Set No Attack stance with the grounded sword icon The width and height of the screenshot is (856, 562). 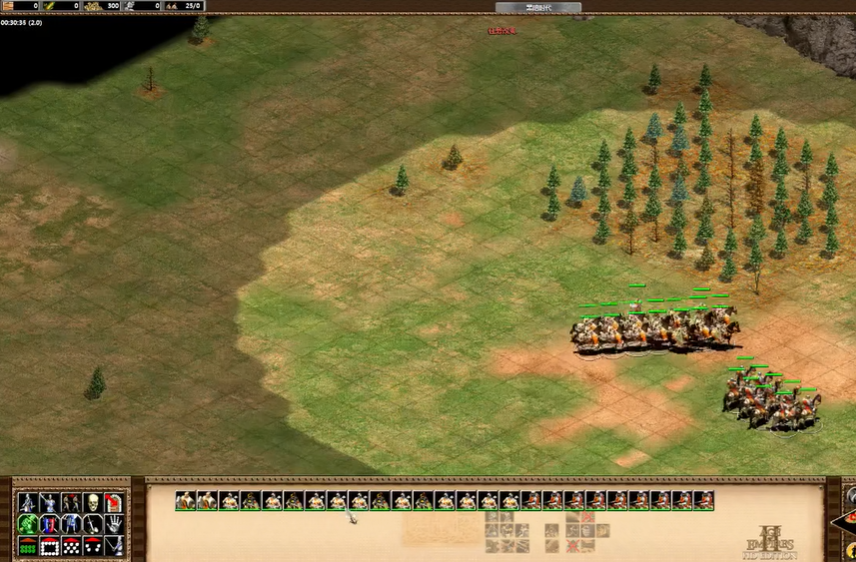(x=93, y=524)
